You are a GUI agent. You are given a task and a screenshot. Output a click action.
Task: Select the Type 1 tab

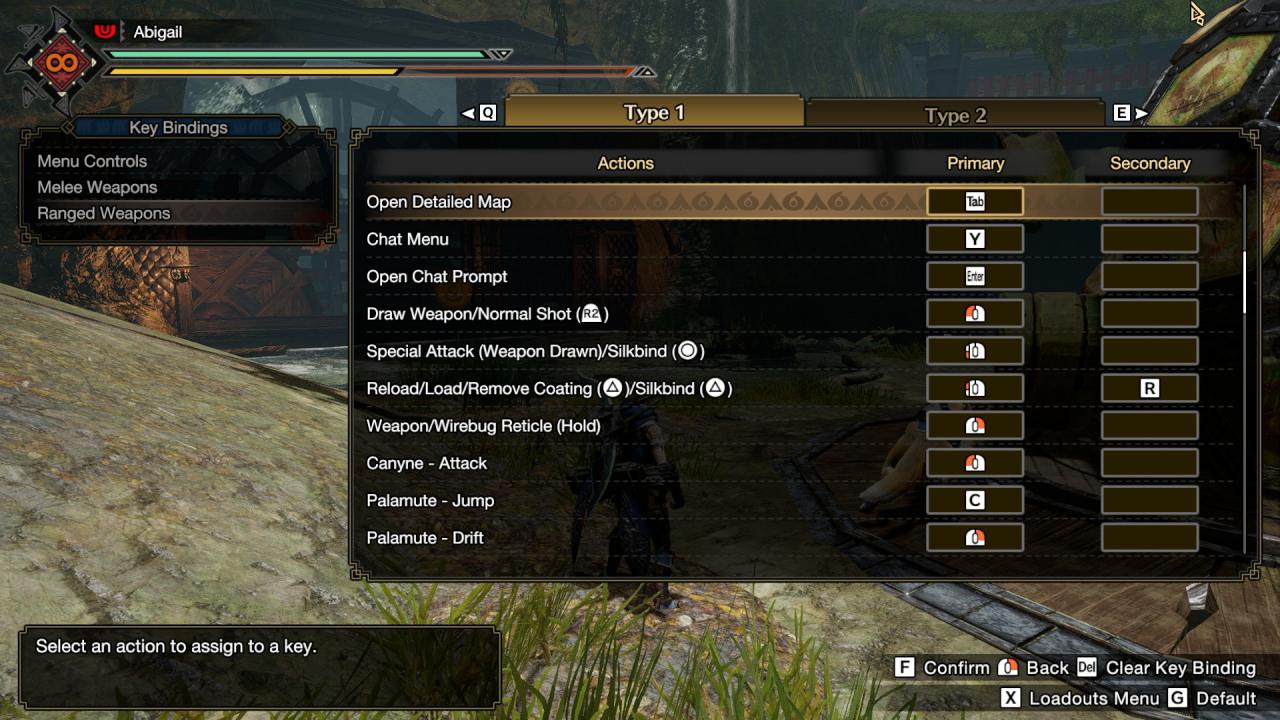(654, 113)
